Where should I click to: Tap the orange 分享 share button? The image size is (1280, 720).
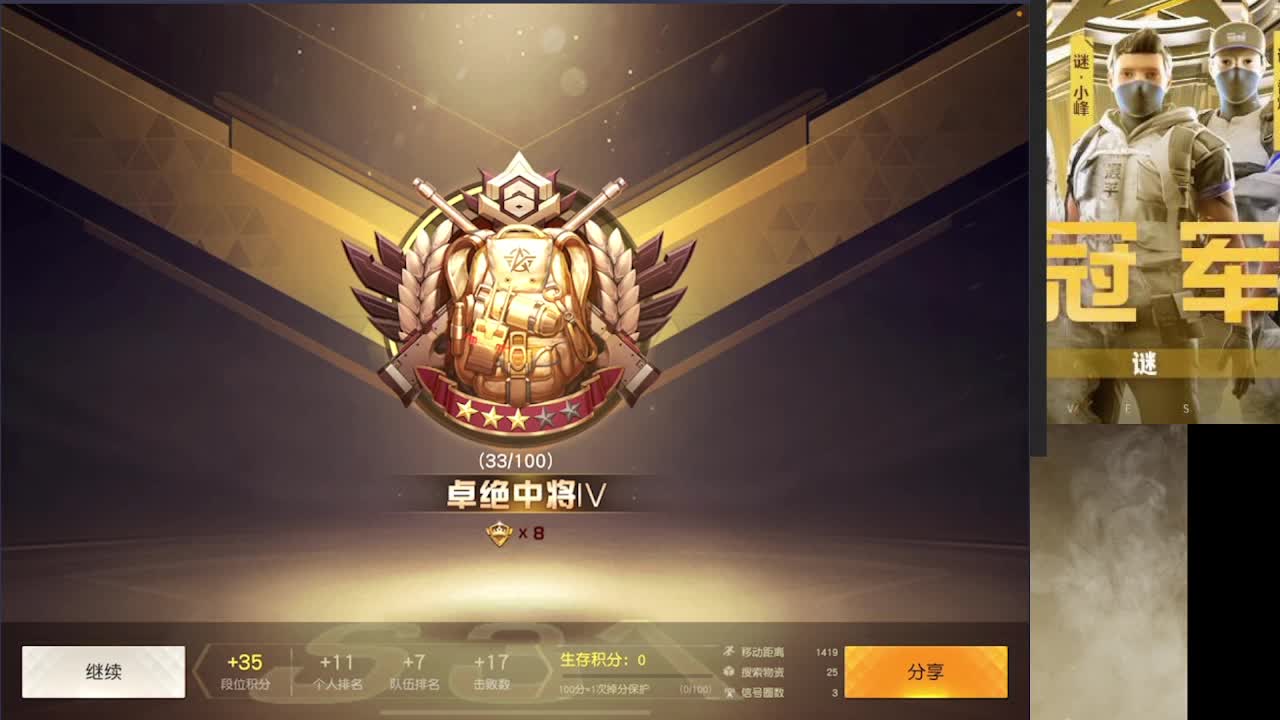click(926, 670)
